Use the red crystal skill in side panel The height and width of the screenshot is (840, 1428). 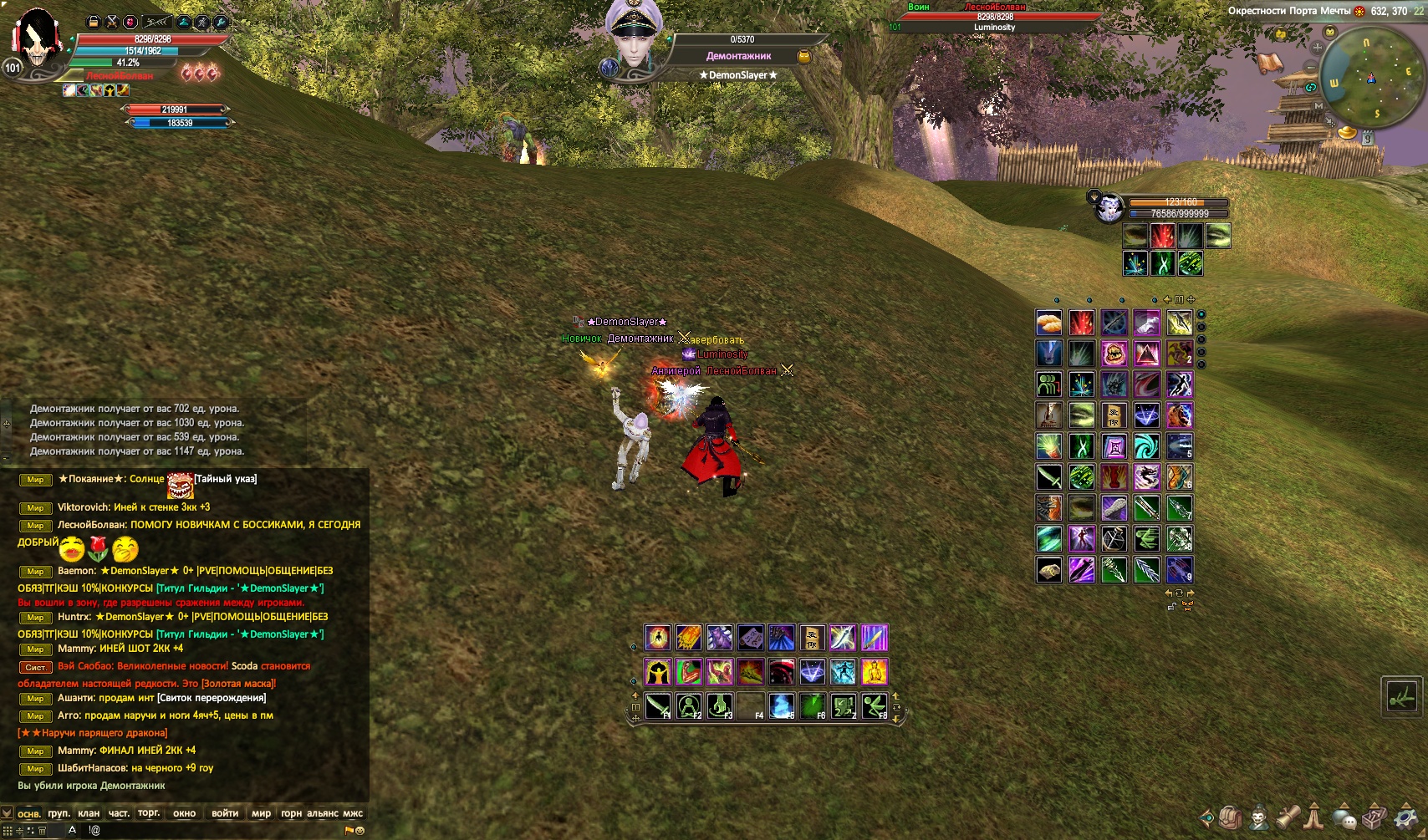pos(1081,322)
